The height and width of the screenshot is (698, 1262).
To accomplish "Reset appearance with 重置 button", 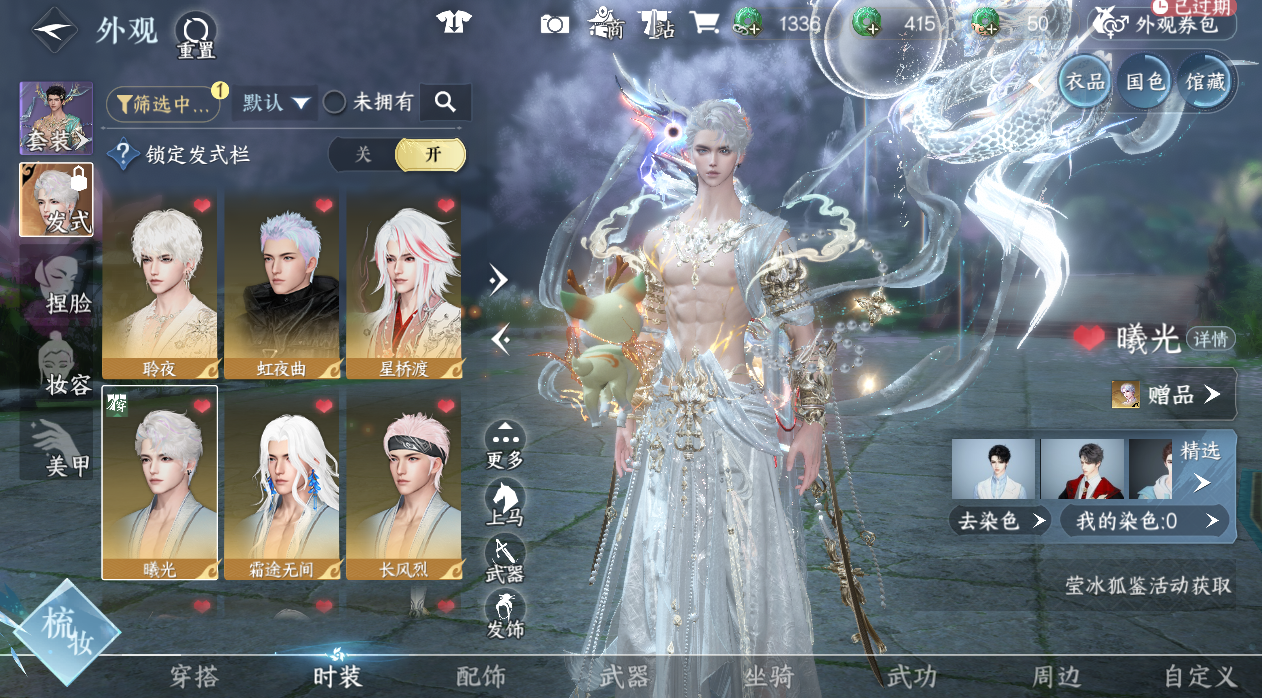I will click(x=196, y=34).
